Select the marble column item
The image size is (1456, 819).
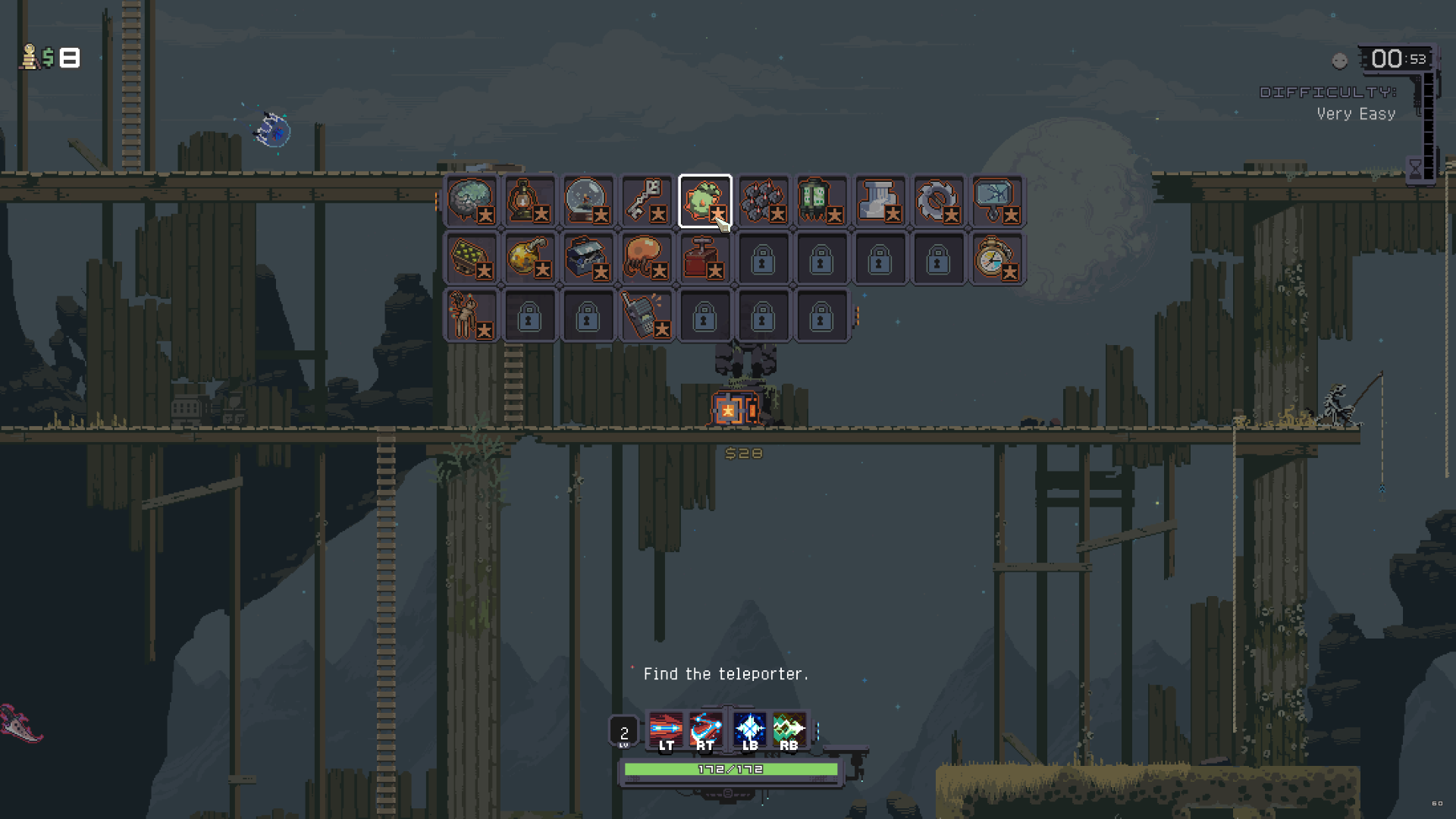(880, 201)
